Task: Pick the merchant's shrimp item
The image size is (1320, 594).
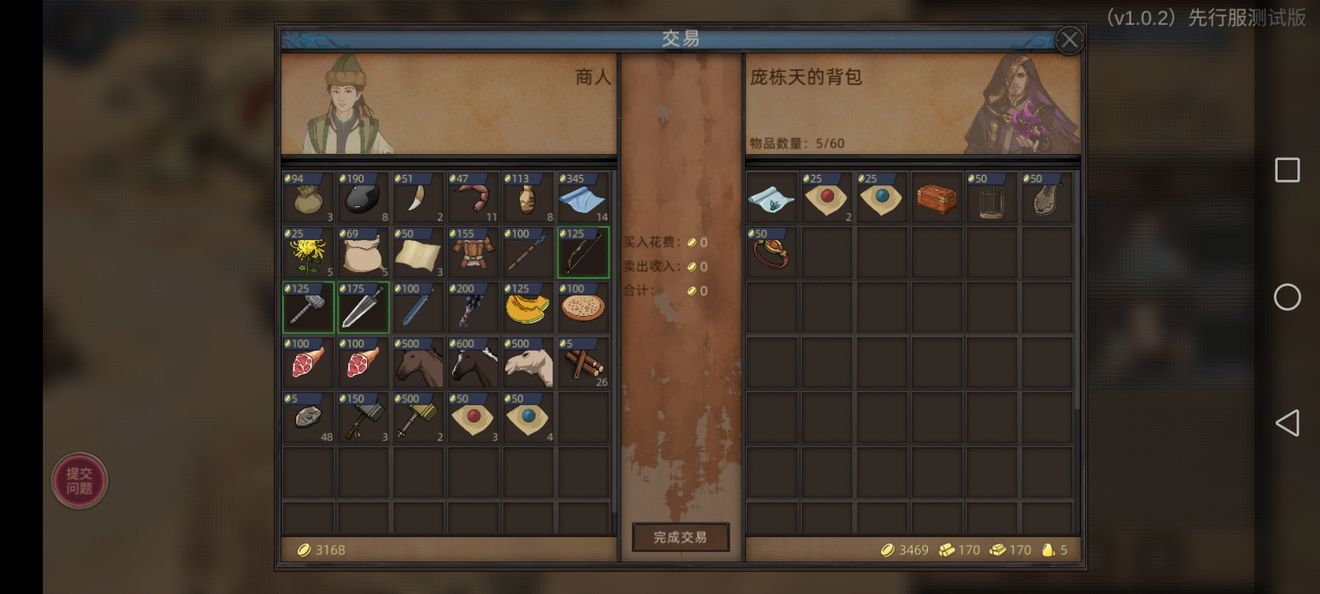Action: tap(473, 198)
